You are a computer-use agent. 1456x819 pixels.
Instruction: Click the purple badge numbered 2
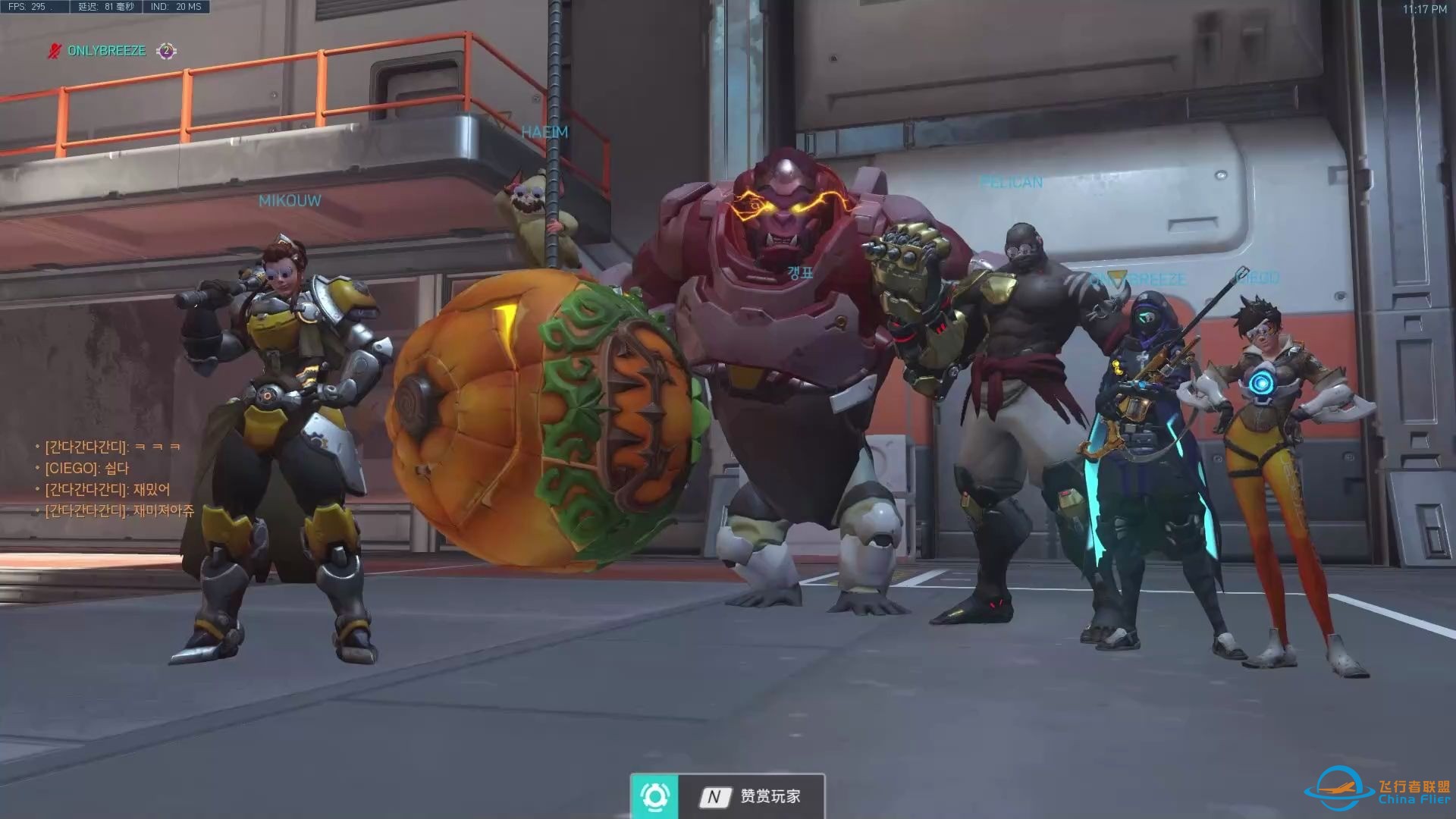coord(166,51)
